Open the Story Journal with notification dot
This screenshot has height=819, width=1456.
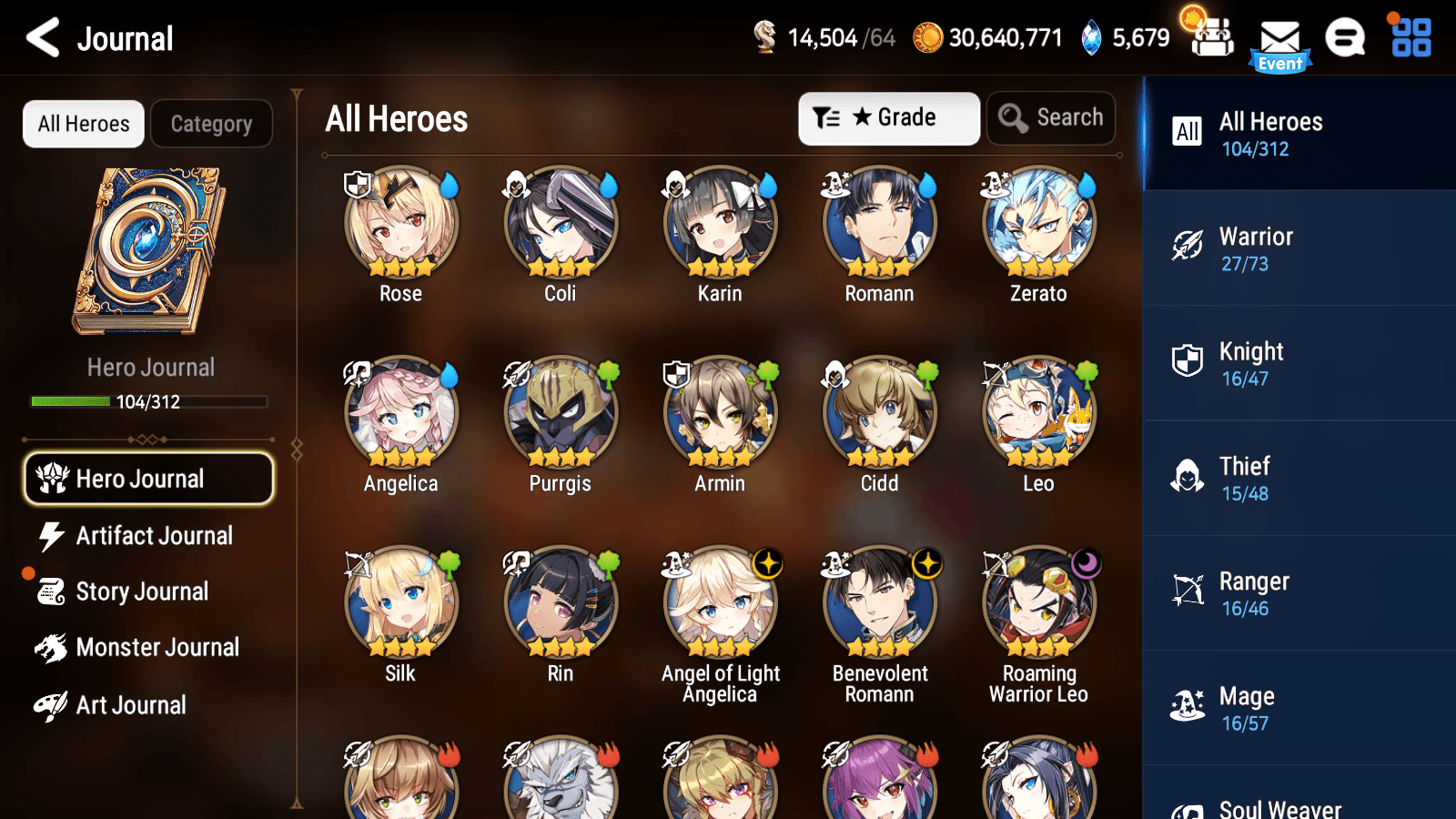(143, 591)
